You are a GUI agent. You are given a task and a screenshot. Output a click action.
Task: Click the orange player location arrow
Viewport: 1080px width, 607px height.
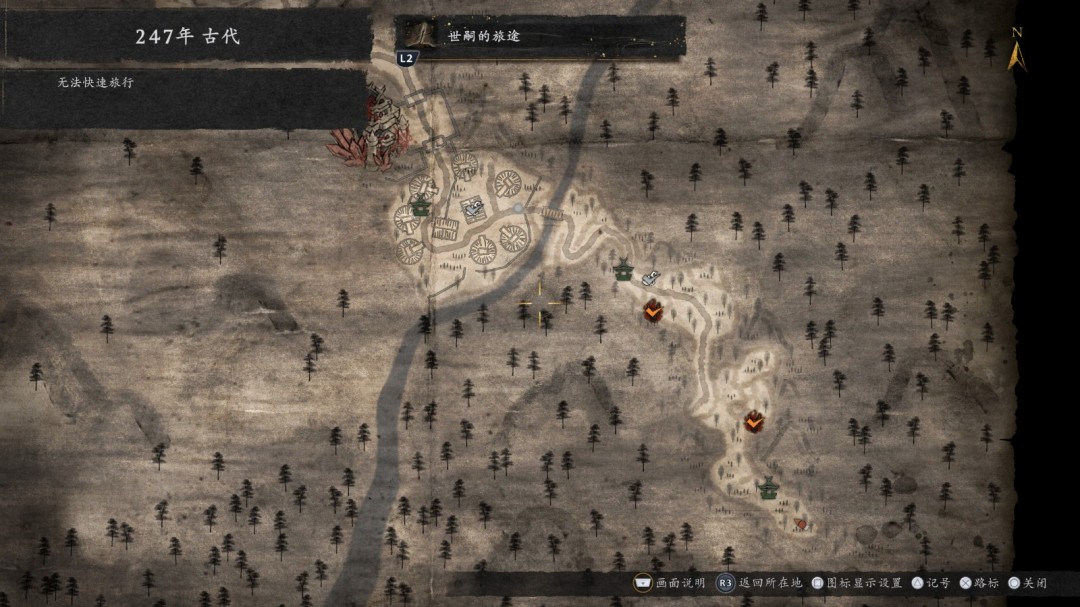[799, 523]
